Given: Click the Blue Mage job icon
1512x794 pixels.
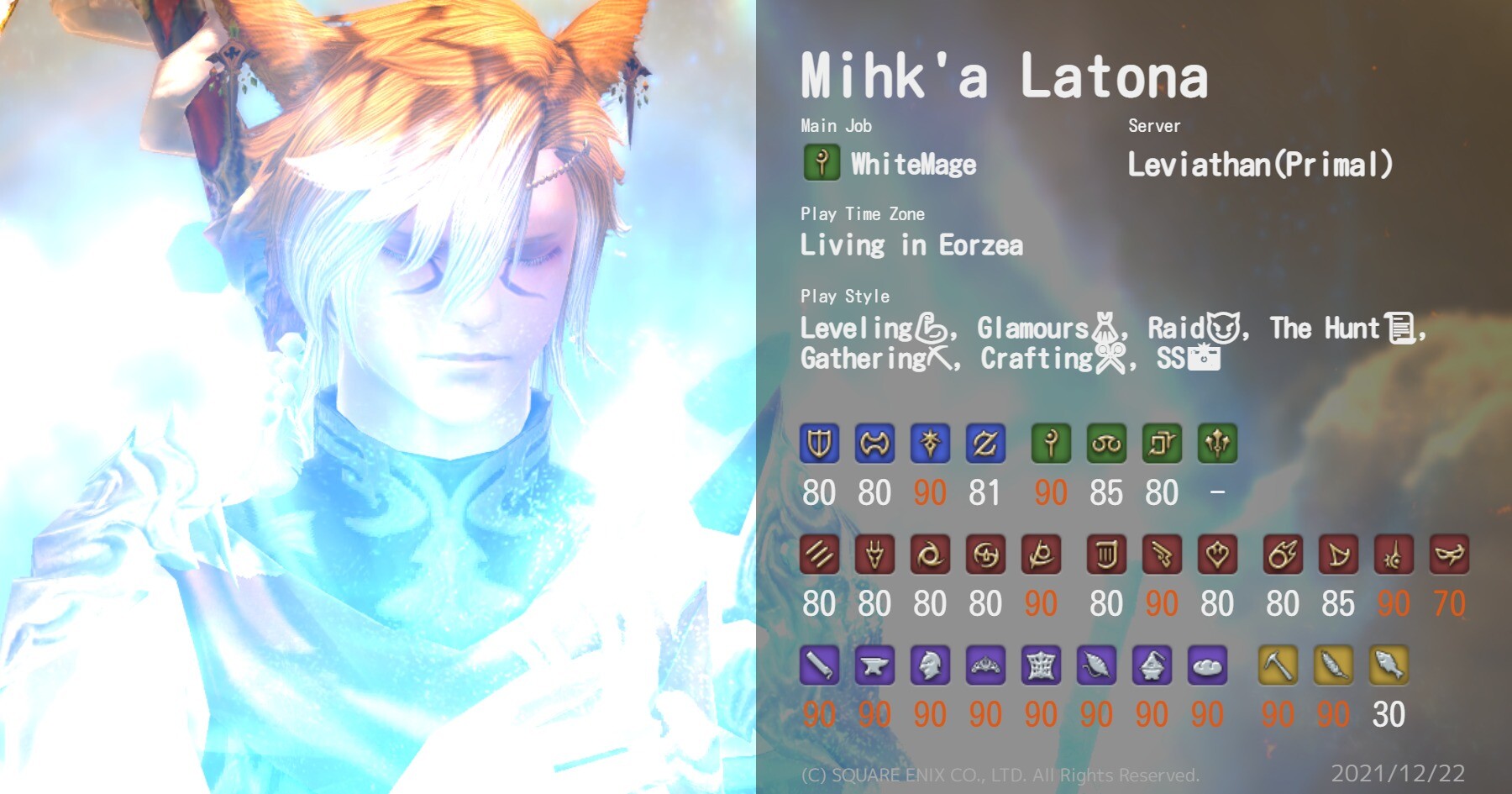Looking at the screenshot, I should click(x=1449, y=555).
